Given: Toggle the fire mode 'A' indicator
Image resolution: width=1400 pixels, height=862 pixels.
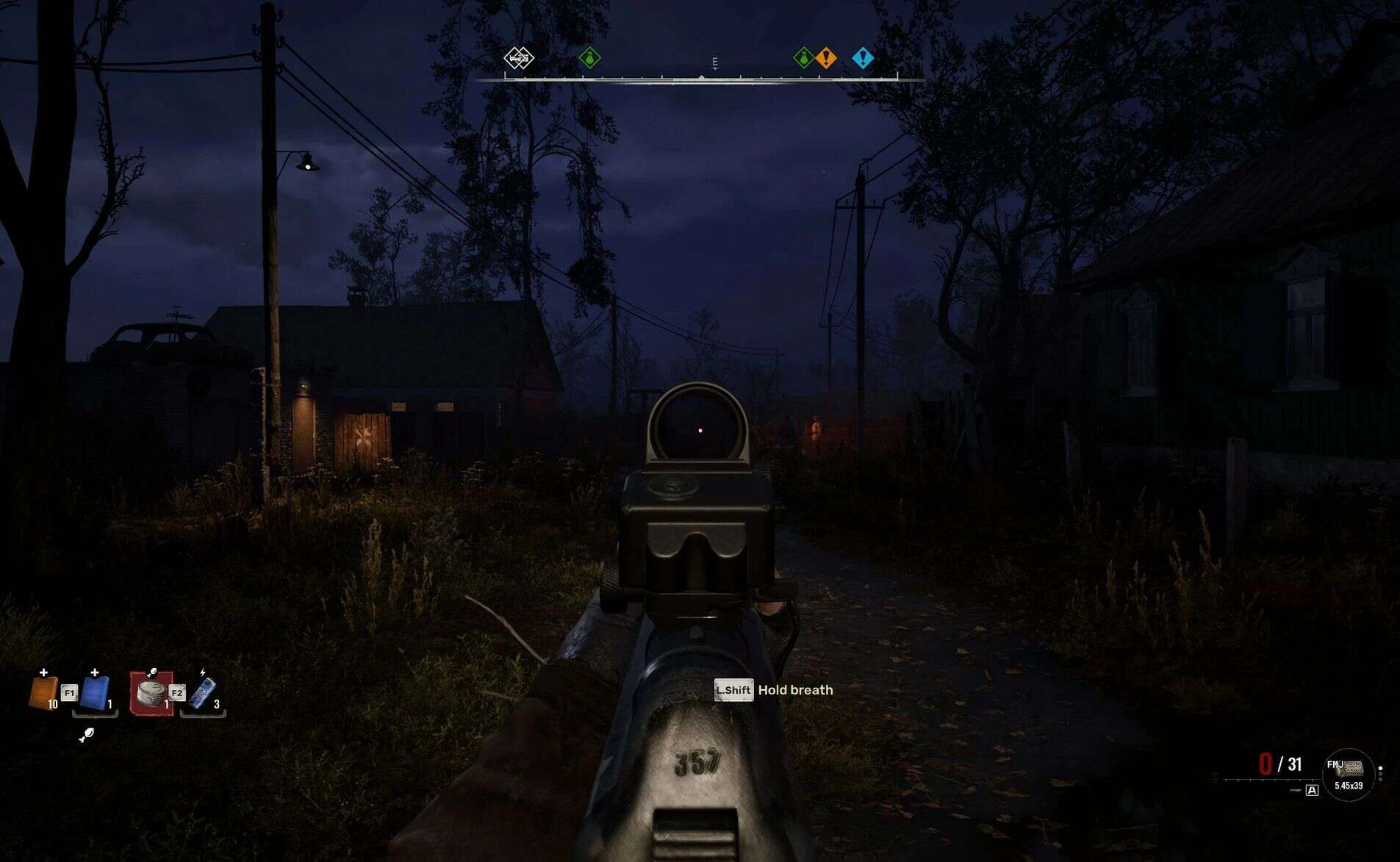Looking at the screenshot, I should 1313,790.
